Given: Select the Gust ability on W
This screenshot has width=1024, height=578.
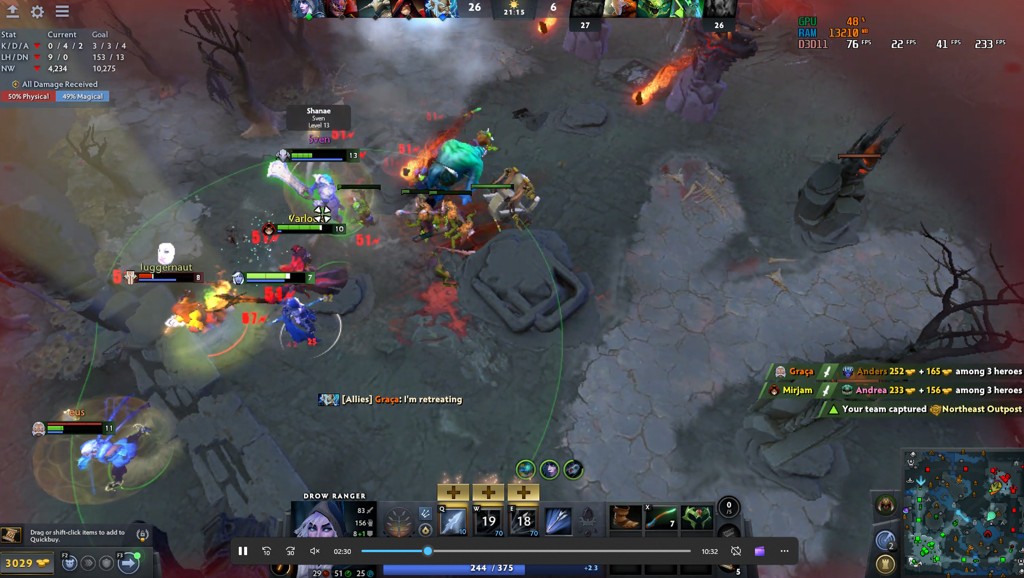Looking at the screenshot, I should pos(488,520).
